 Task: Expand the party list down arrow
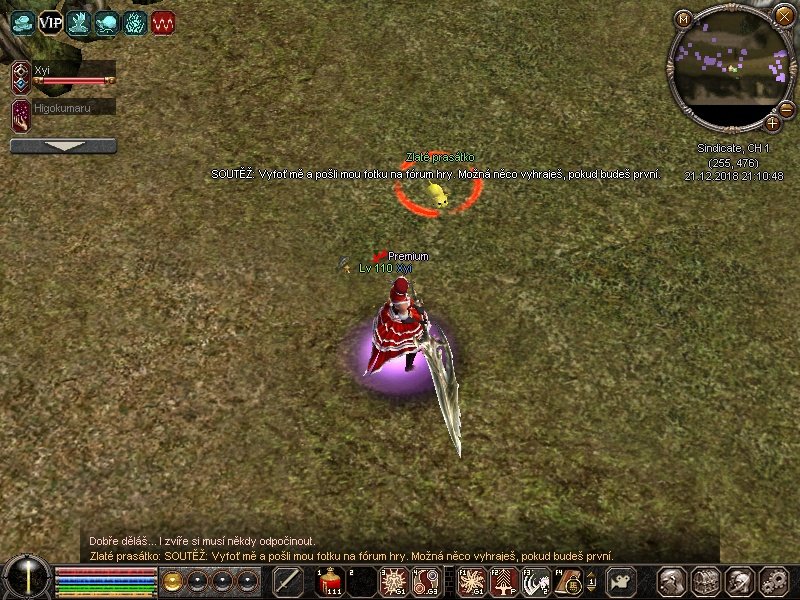63,146
